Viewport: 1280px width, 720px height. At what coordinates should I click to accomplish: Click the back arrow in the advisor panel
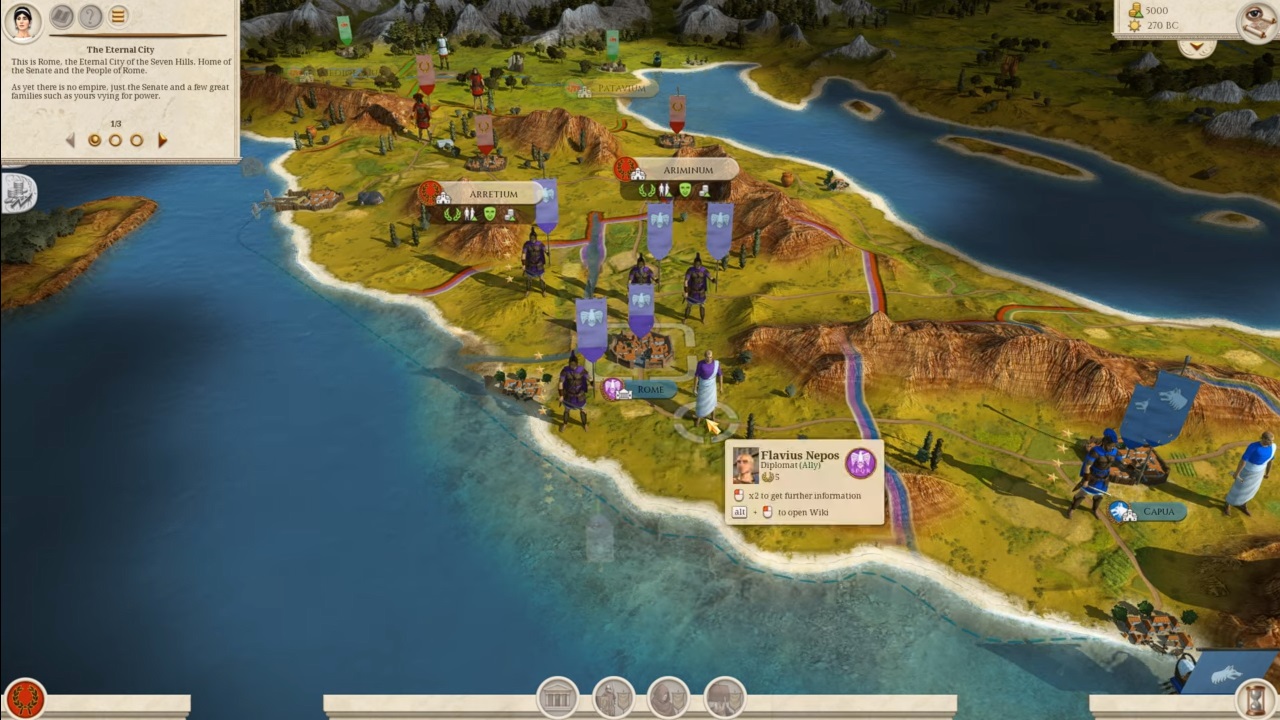(68, 140)
